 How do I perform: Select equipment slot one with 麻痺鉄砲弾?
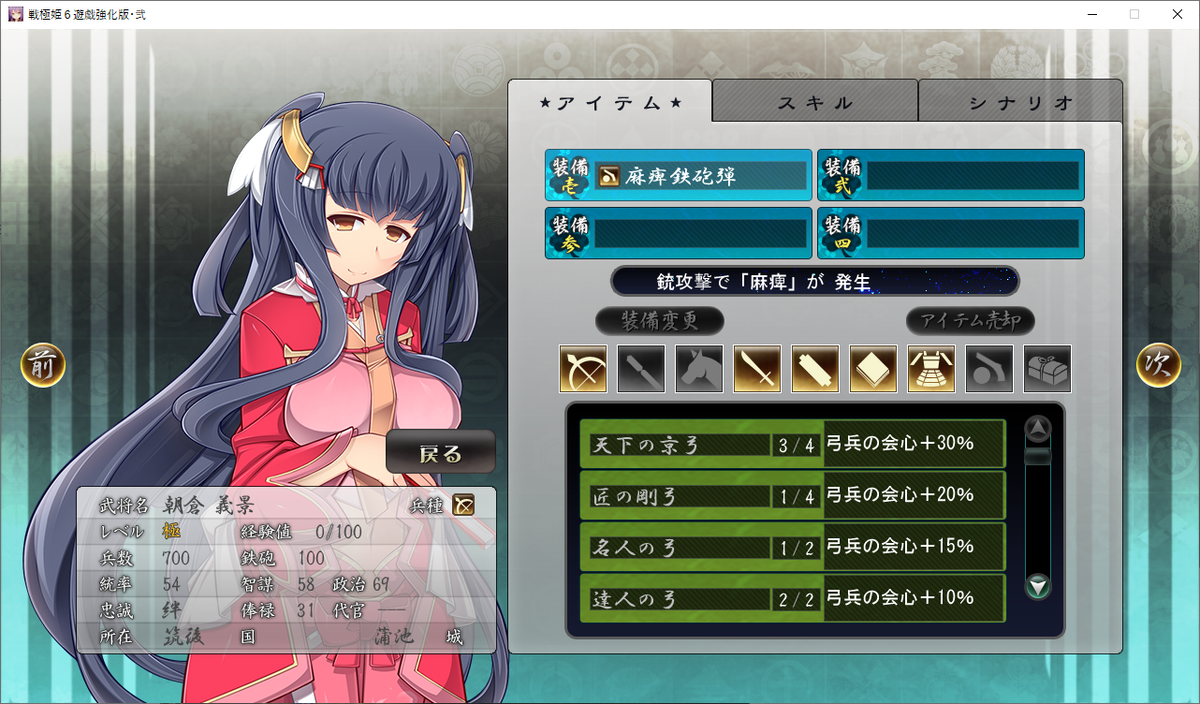[678, 176]
